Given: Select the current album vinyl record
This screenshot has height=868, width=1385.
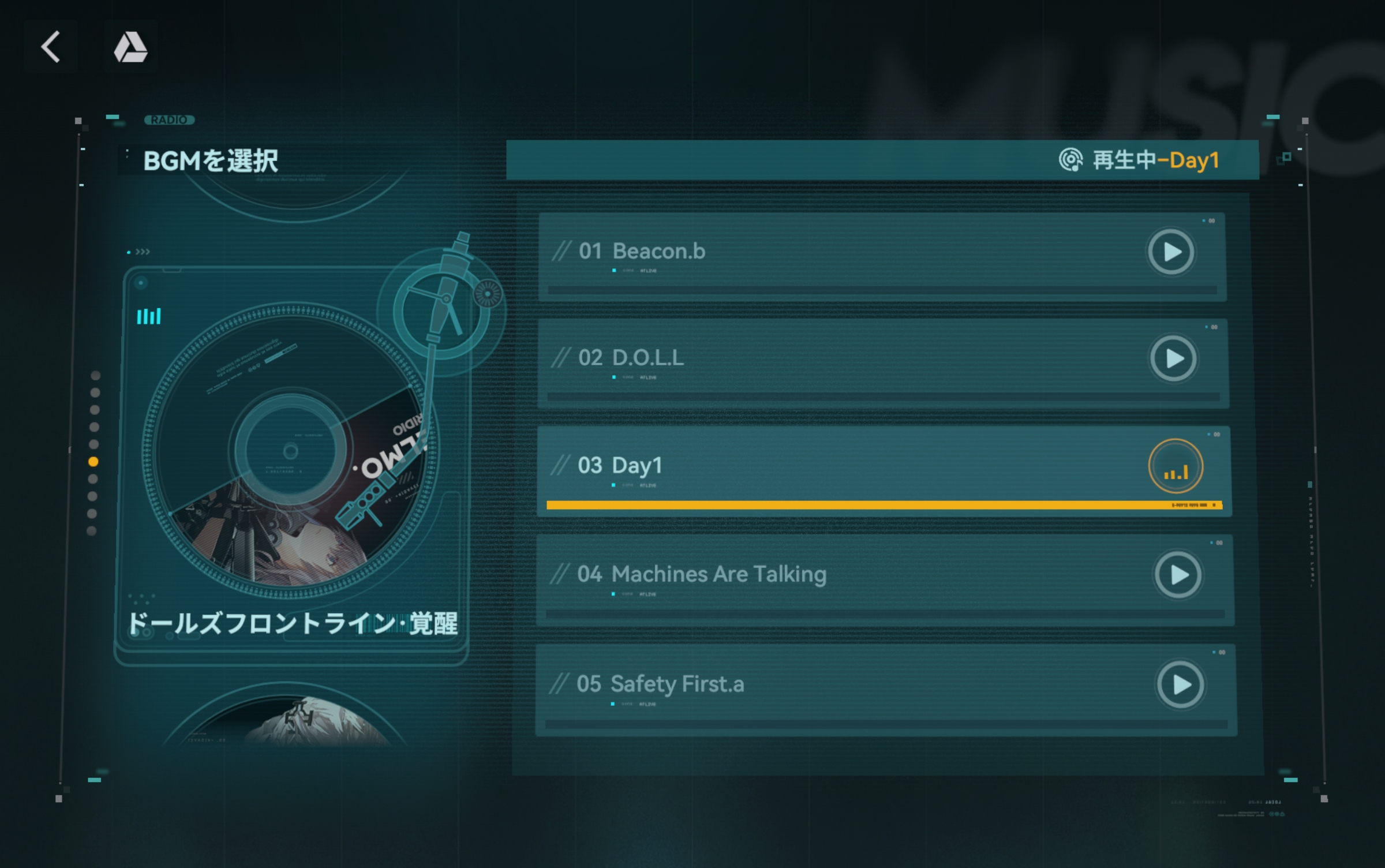Looking at the screenshot, I should point(290,451).
